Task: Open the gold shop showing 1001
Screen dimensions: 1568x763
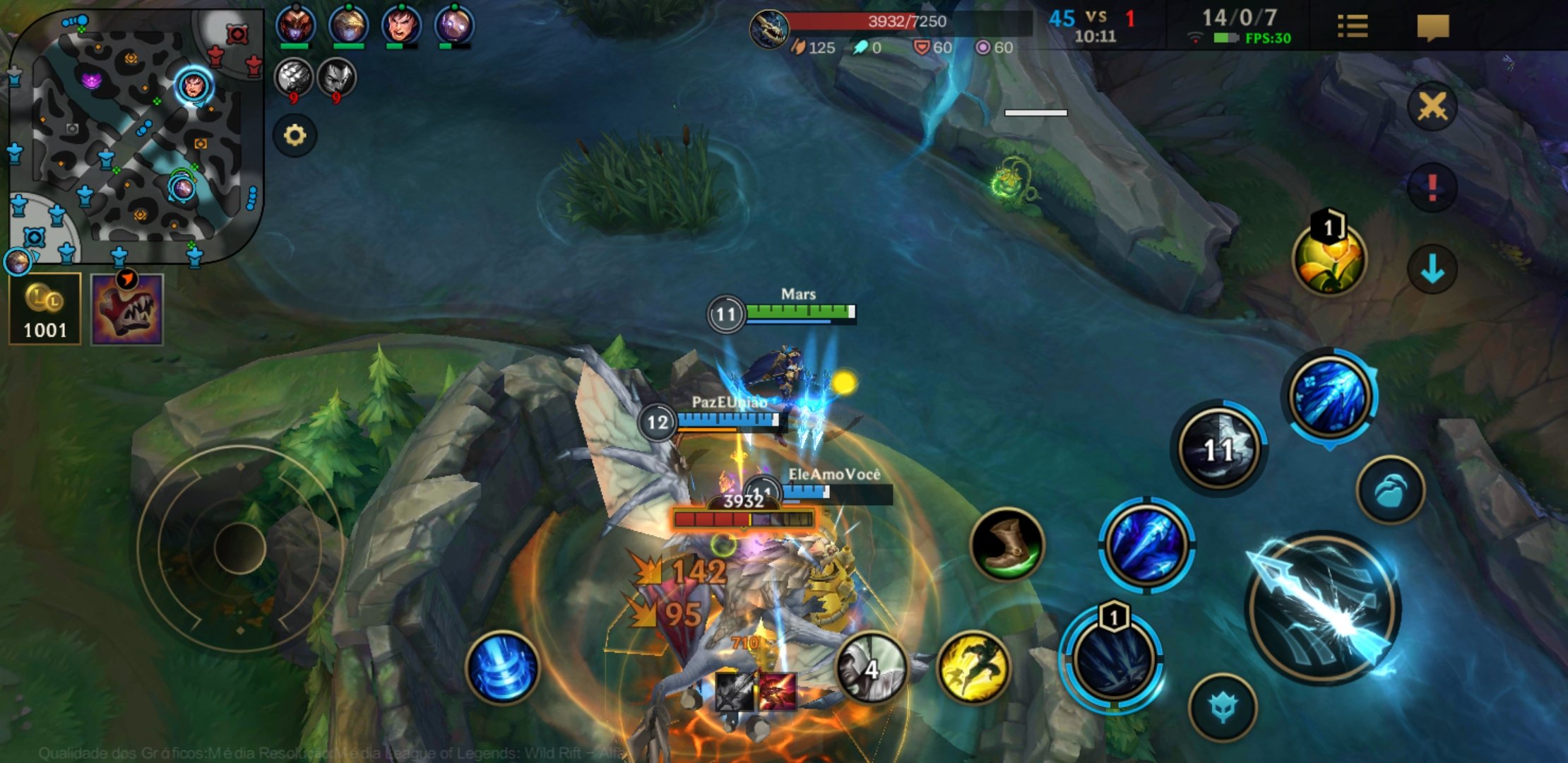Action: 44,309
